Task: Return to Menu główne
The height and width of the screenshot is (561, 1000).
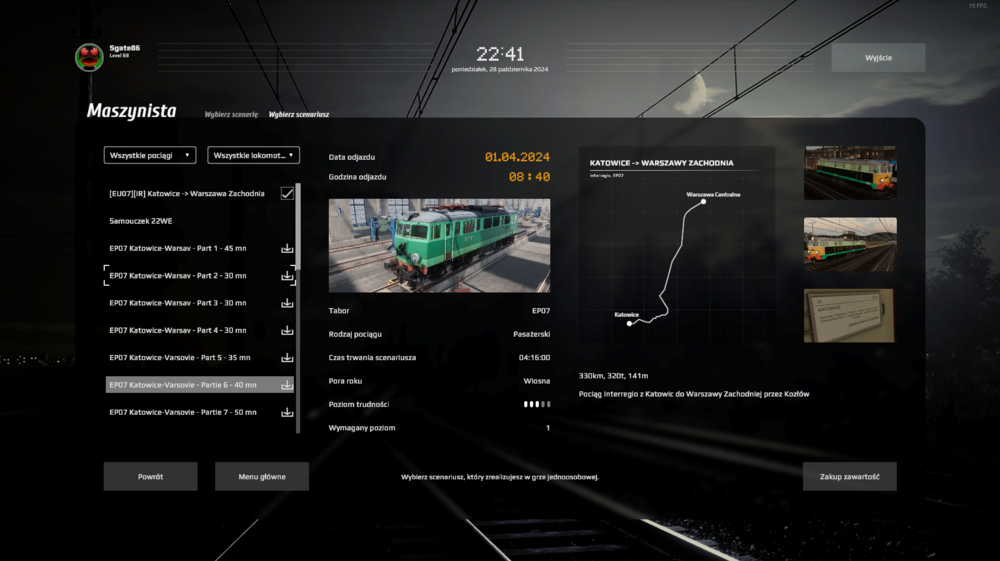Action: (262, 477)
